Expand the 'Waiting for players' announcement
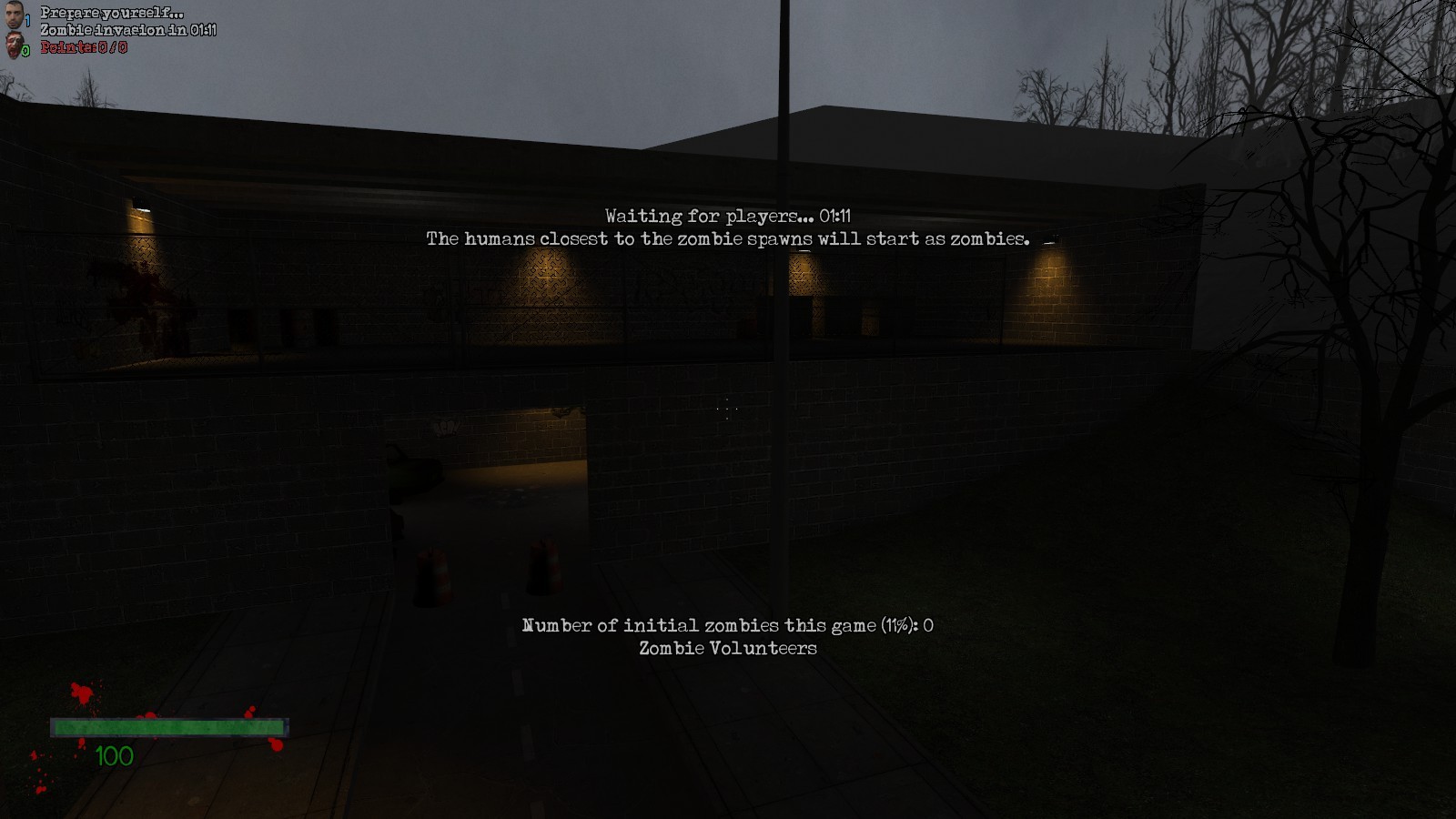The width and height of the screenshot is (1456, 819). [729, 216]
